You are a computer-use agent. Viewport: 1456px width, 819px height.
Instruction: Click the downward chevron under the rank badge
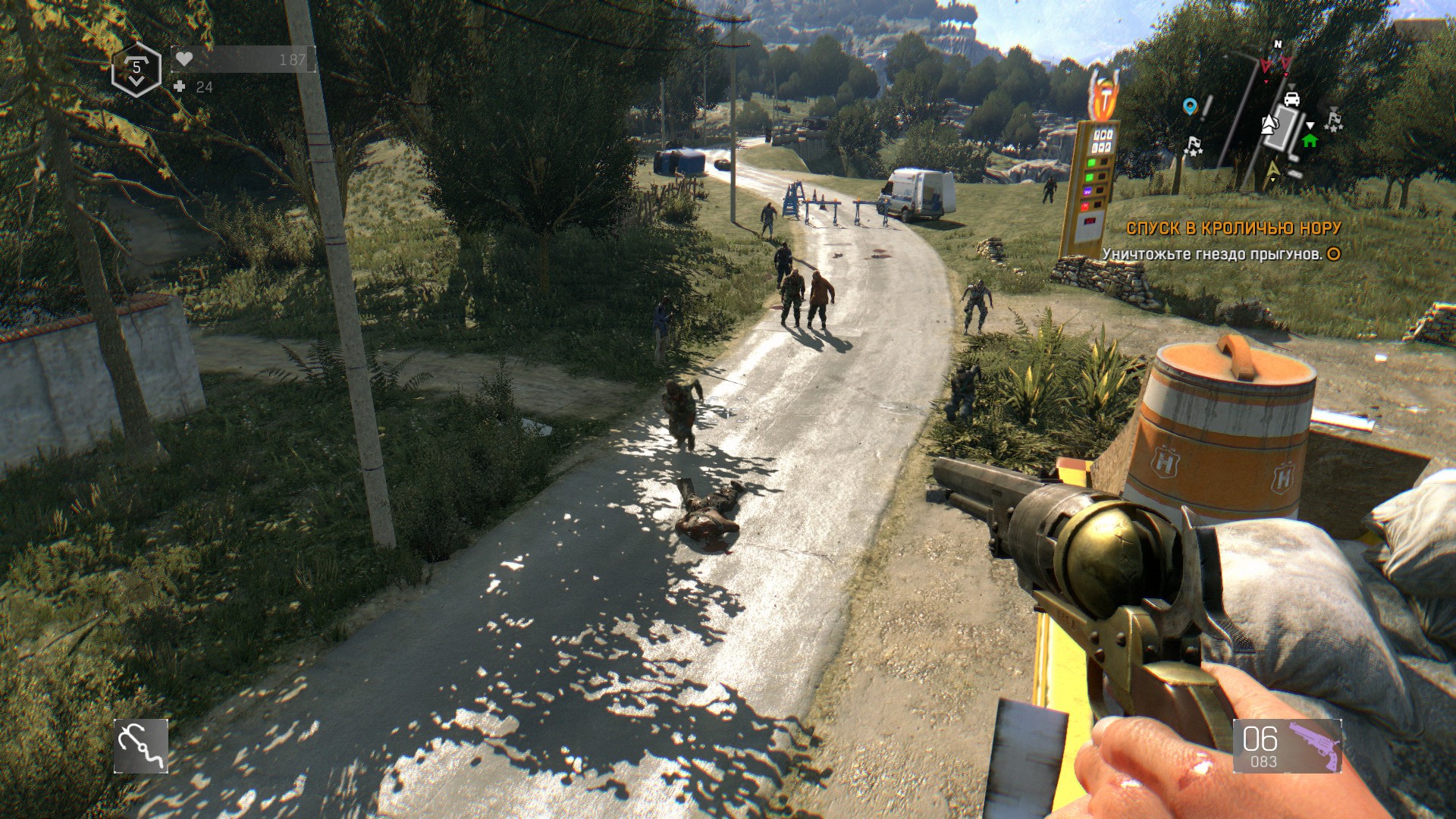[135, 81]
